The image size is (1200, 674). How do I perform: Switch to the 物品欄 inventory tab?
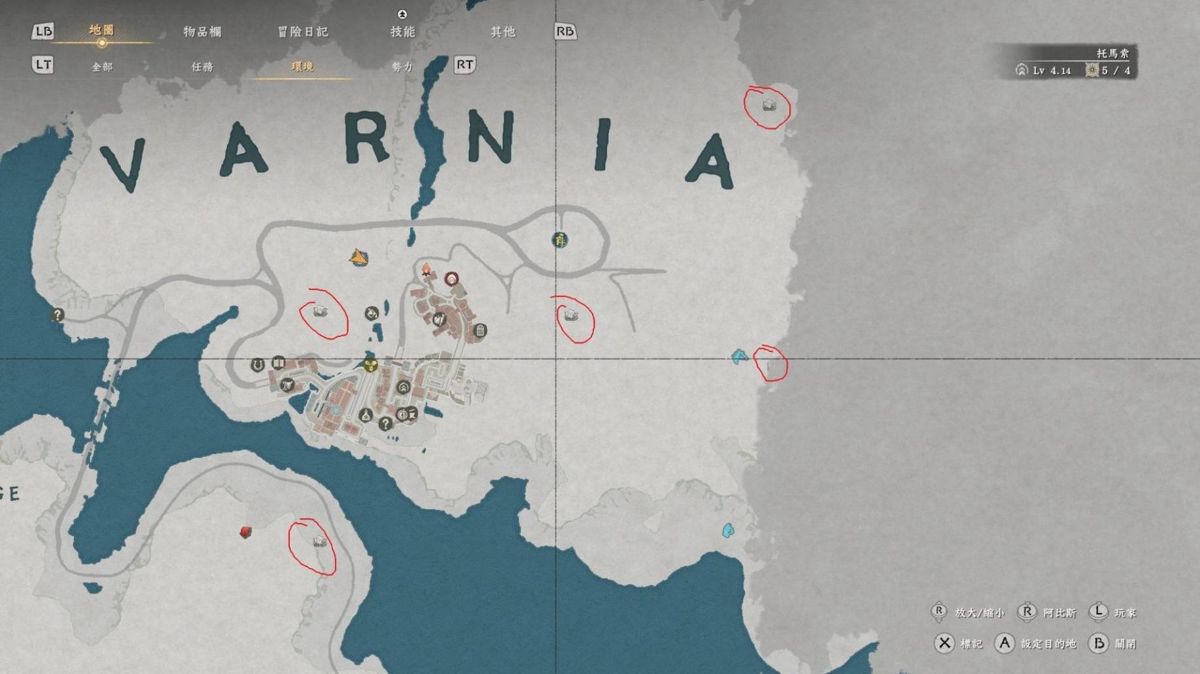click(202, 32)
